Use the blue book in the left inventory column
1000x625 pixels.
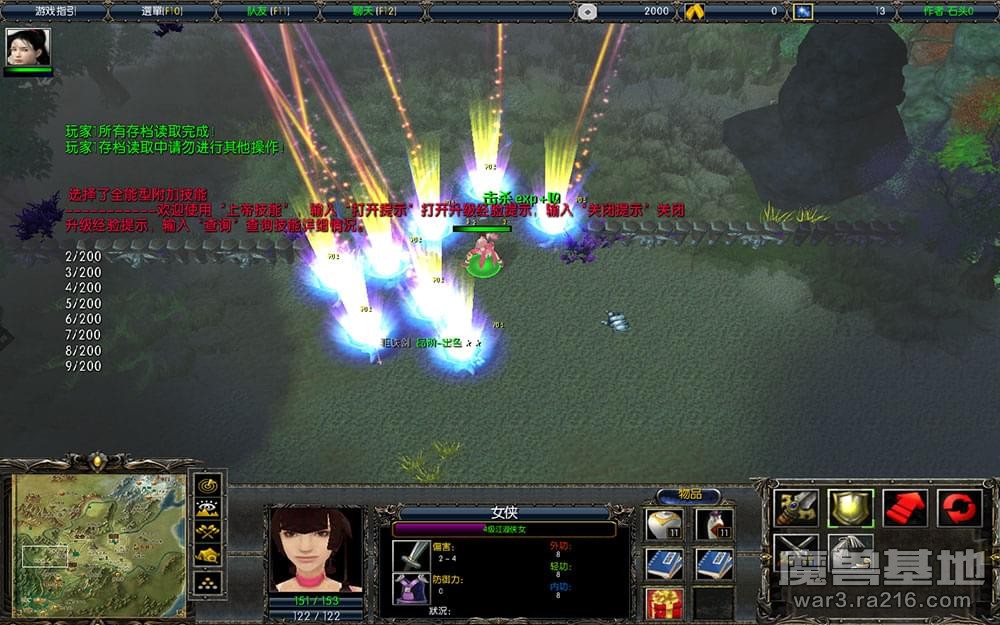pos(664,564)
